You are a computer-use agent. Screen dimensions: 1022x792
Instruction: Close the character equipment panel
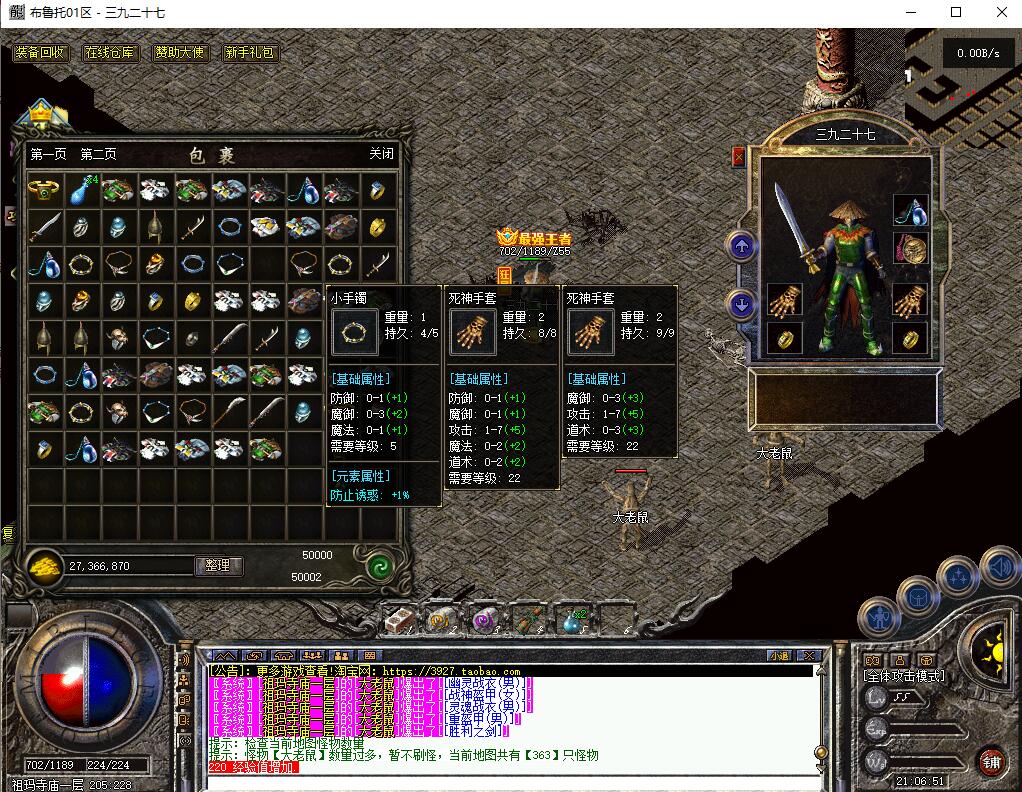739,156
